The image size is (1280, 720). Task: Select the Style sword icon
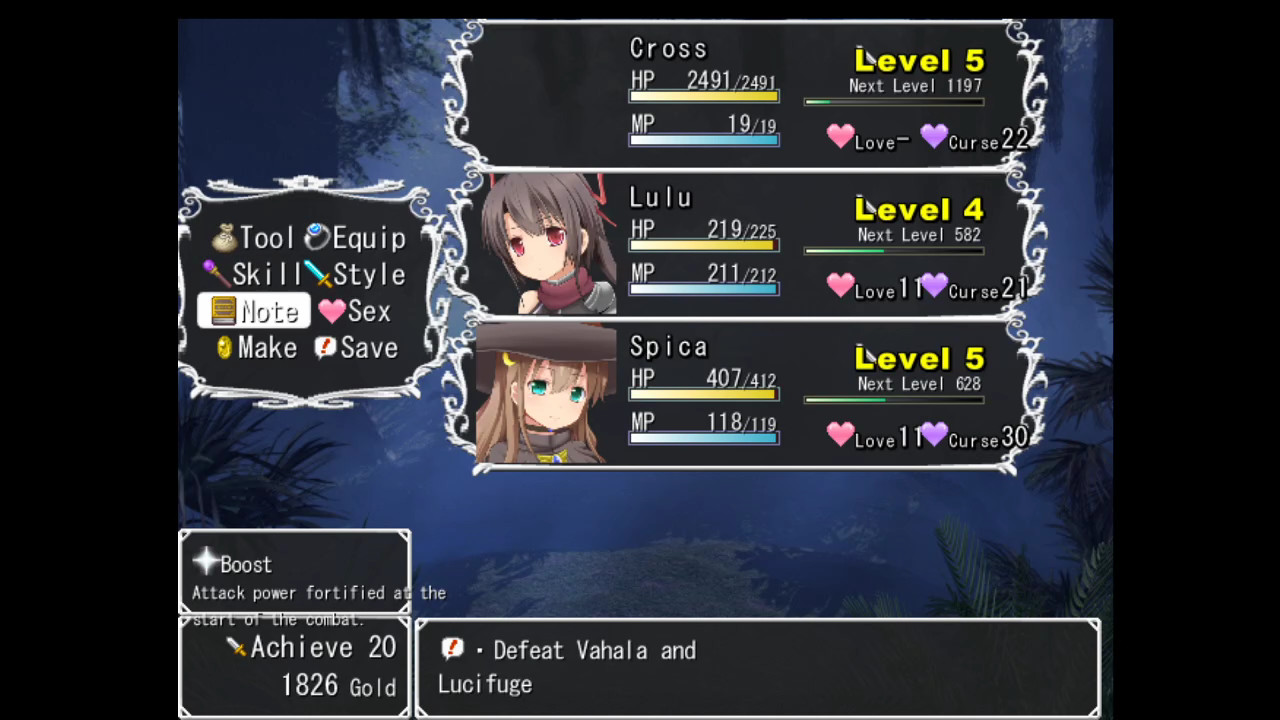pos(320,274)
